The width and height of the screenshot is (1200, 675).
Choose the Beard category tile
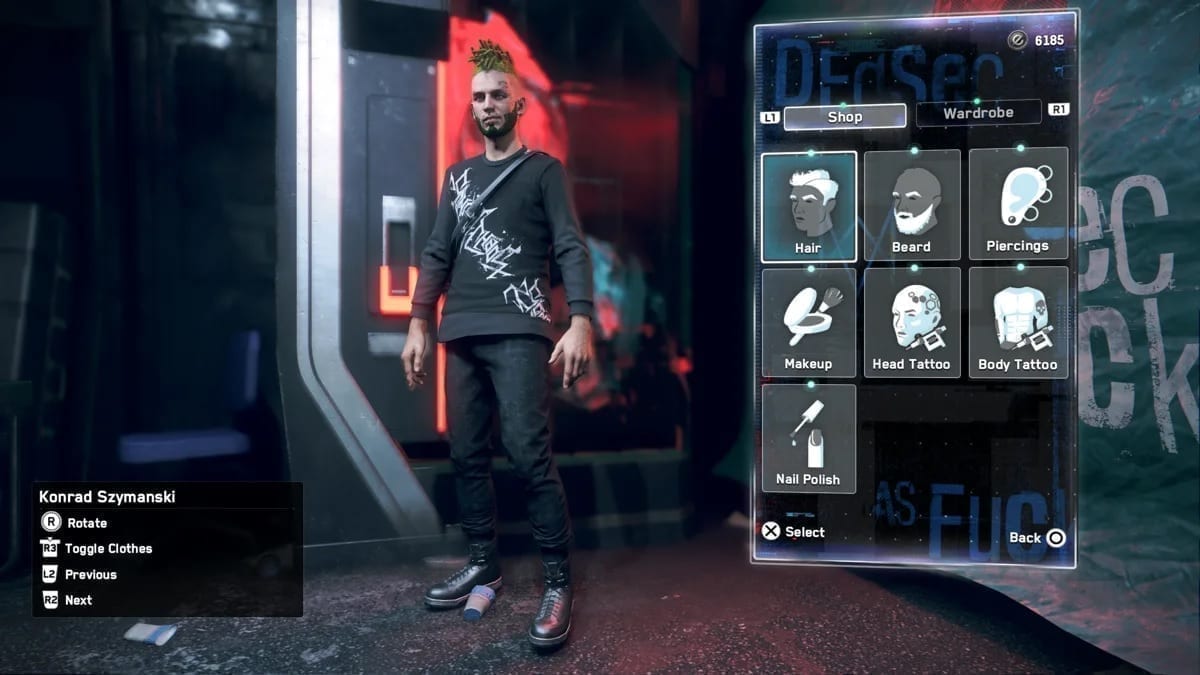911,205
